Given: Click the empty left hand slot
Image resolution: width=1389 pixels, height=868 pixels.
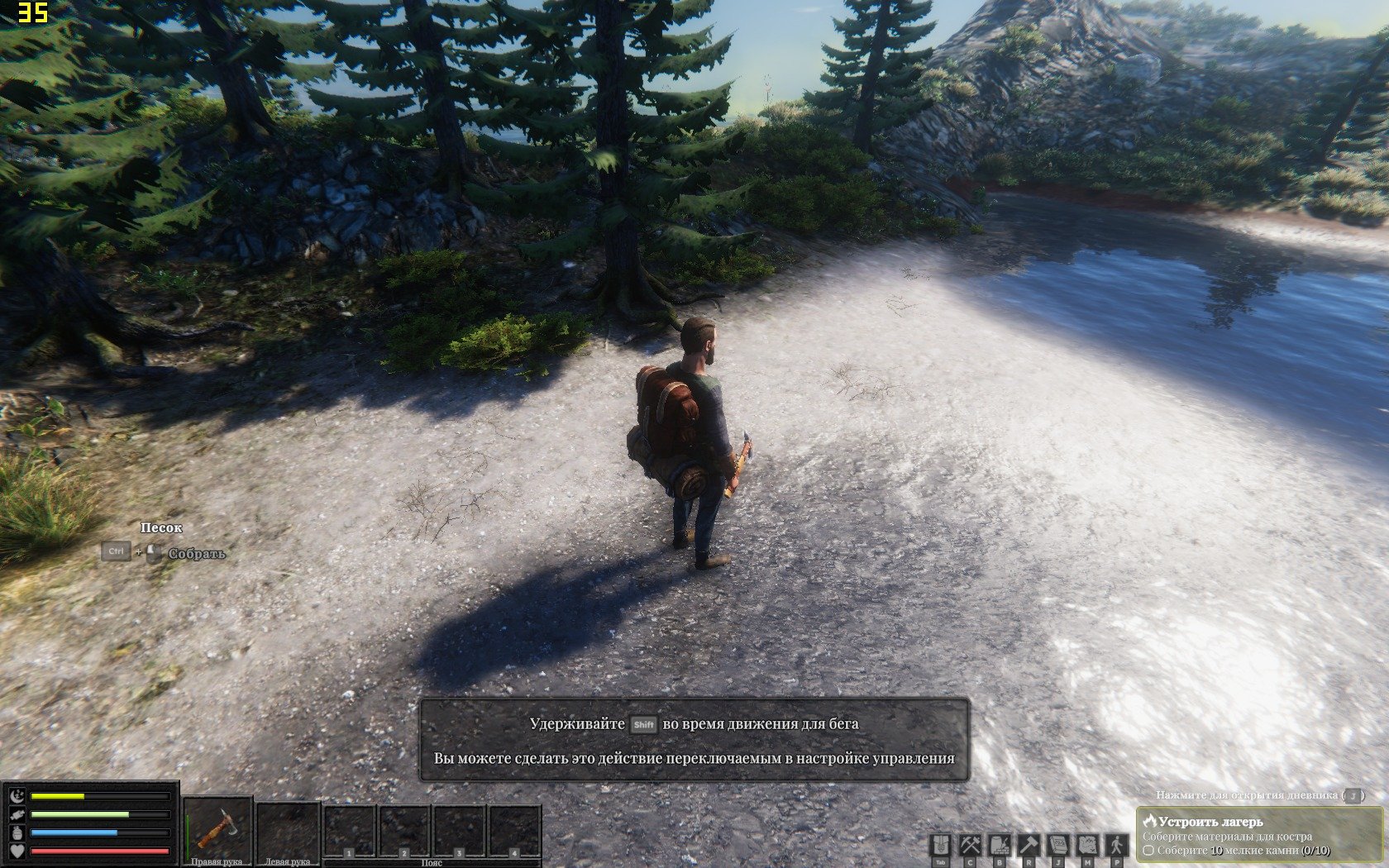Looking at the screenshot, I should 288,829.
